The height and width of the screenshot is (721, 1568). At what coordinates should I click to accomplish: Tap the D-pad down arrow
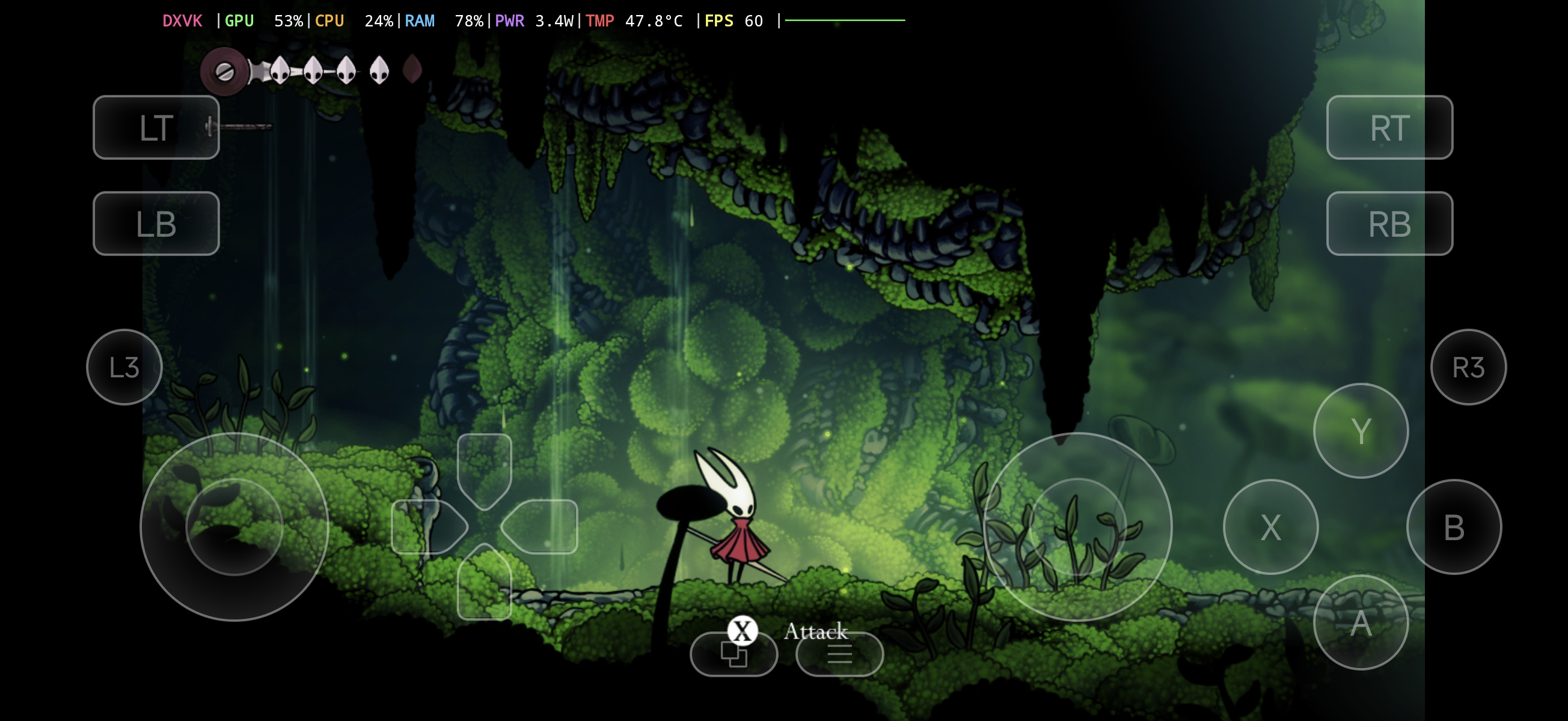484,583
